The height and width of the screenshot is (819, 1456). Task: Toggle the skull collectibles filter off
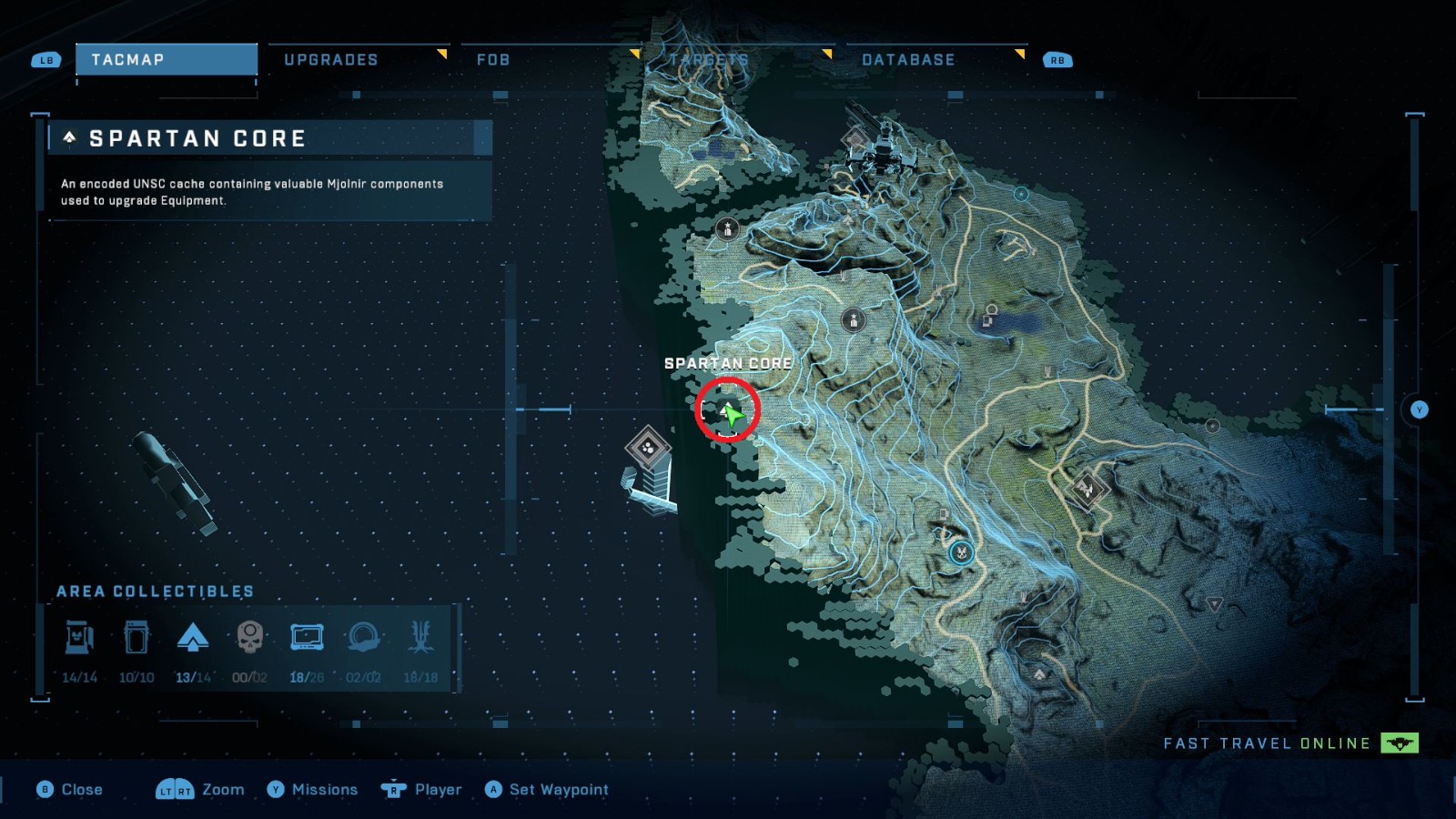point(249,637)
